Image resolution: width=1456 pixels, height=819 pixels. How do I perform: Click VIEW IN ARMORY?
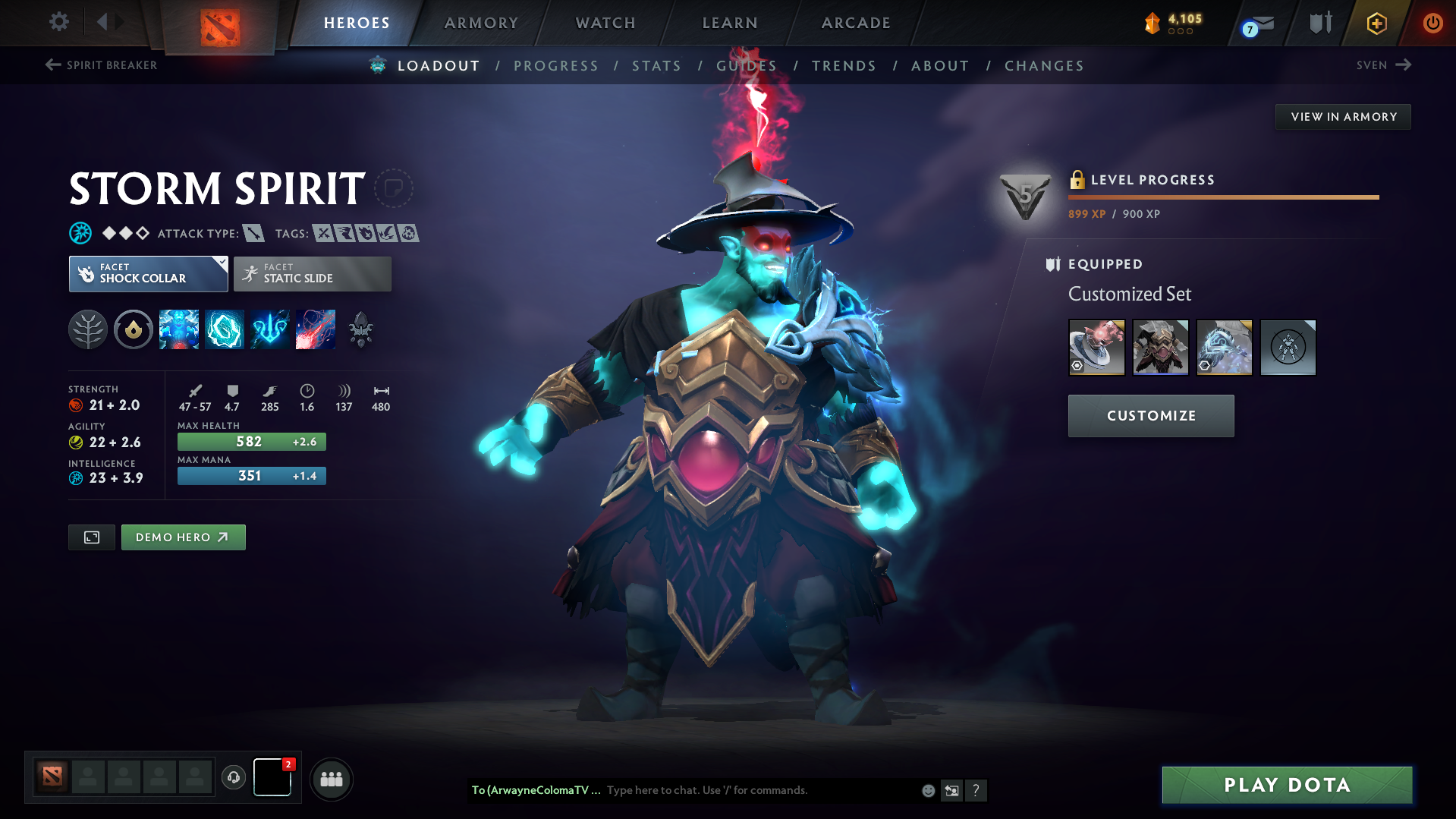[1343, 116]
